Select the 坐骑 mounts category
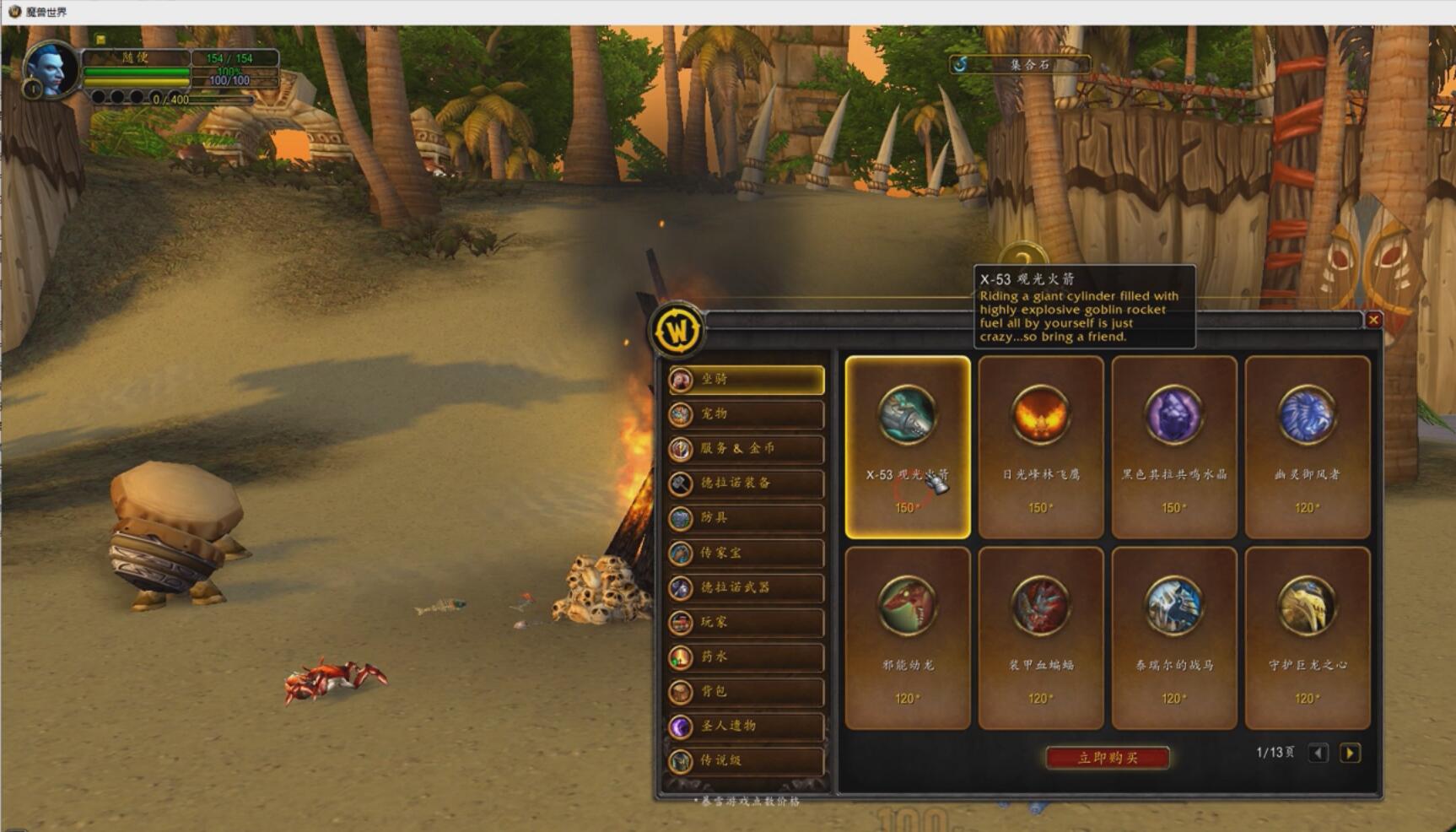The height and width of the screenshot is (832, 1456). pyautogui.click(x=747, y=380)
